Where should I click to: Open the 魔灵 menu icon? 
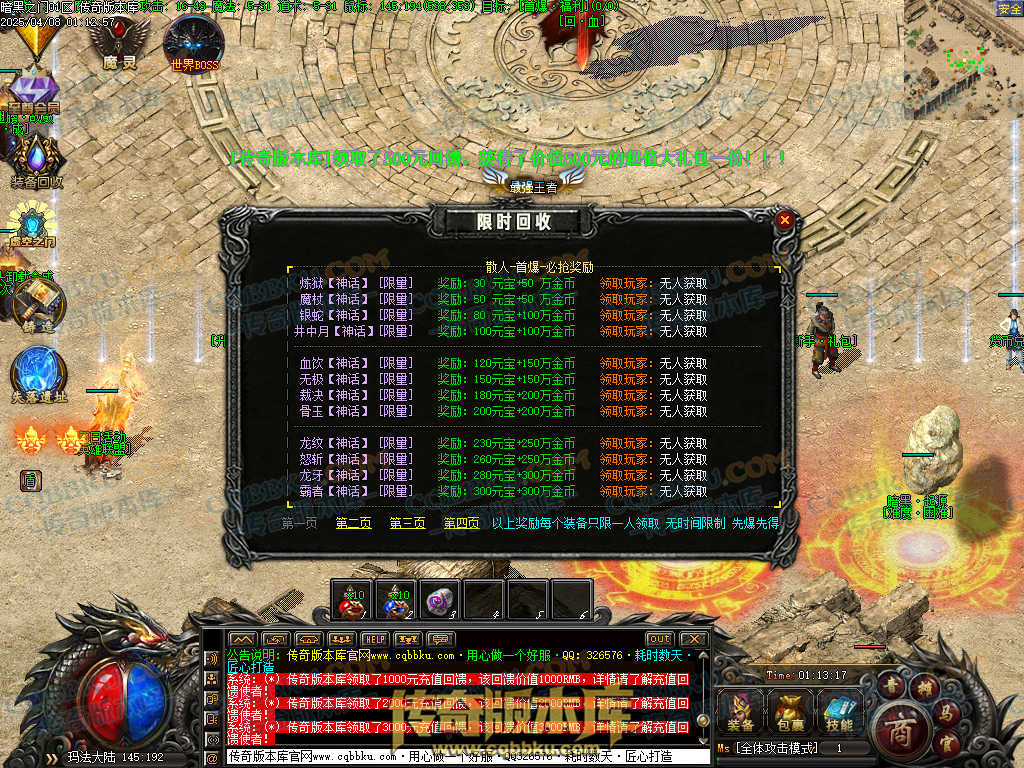119,42
